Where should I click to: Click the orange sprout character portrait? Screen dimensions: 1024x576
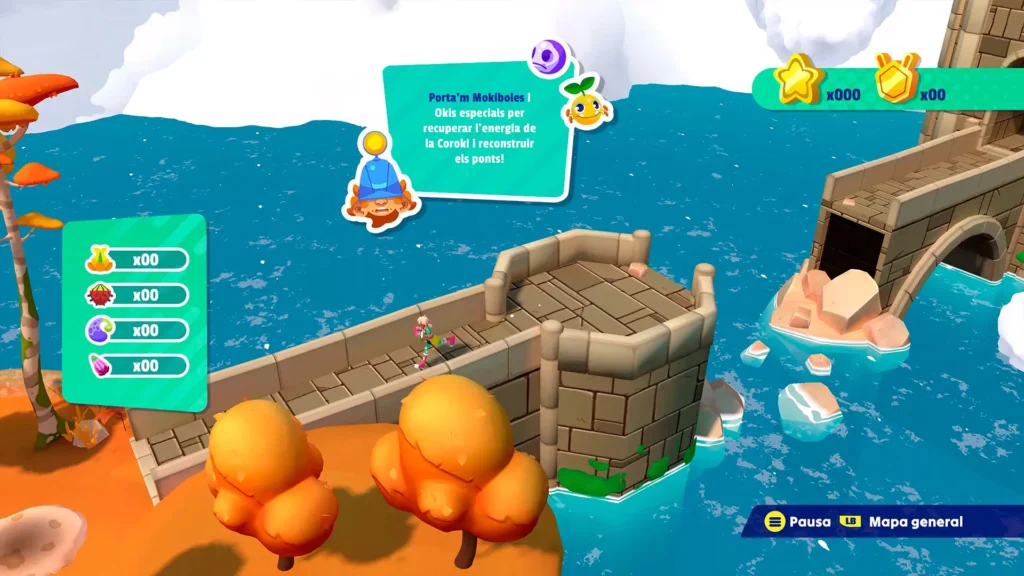pyautogui.click(x=586, y=102)
